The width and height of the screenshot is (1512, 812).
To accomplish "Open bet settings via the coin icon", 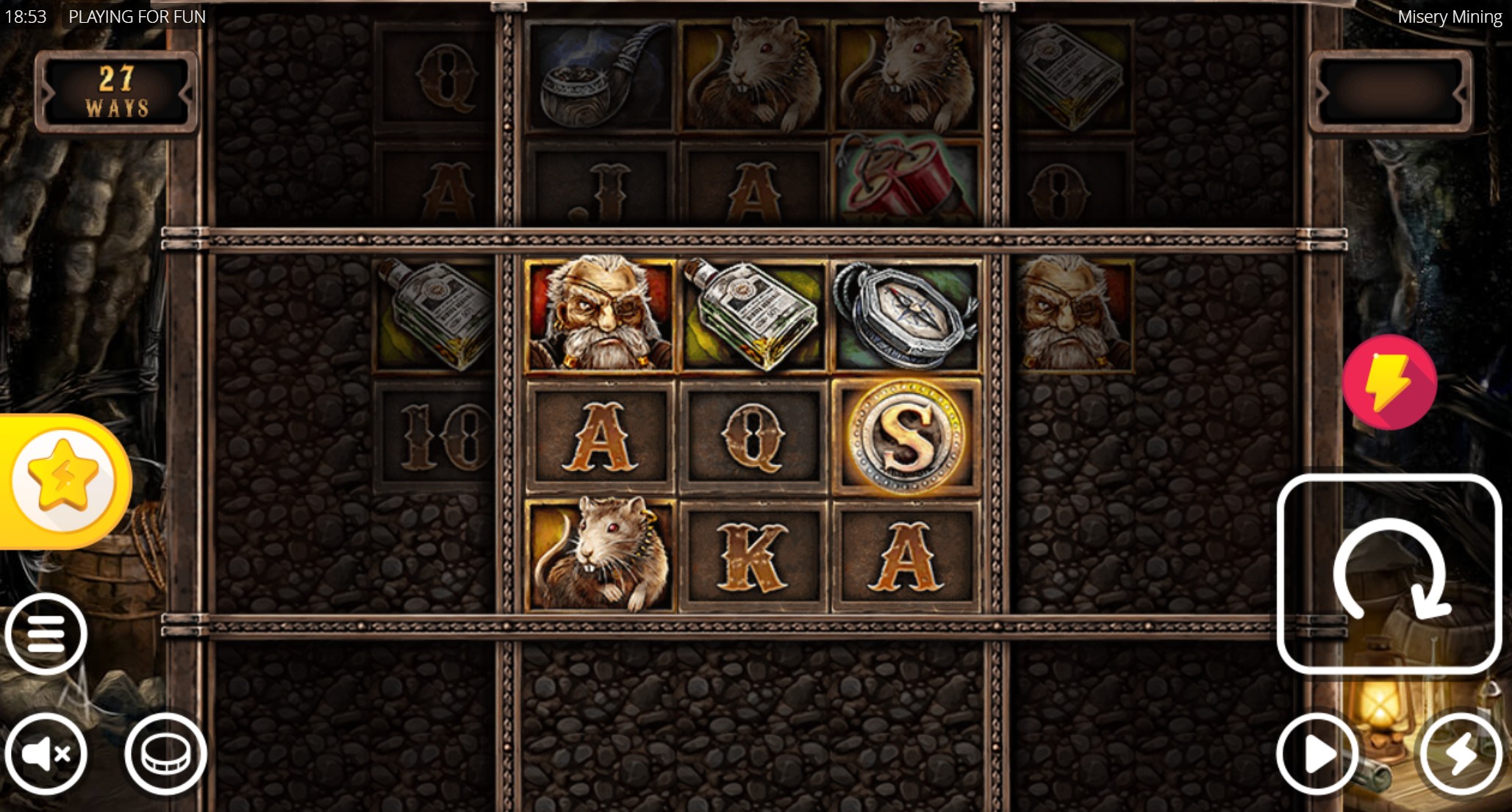I will [166, 753].
